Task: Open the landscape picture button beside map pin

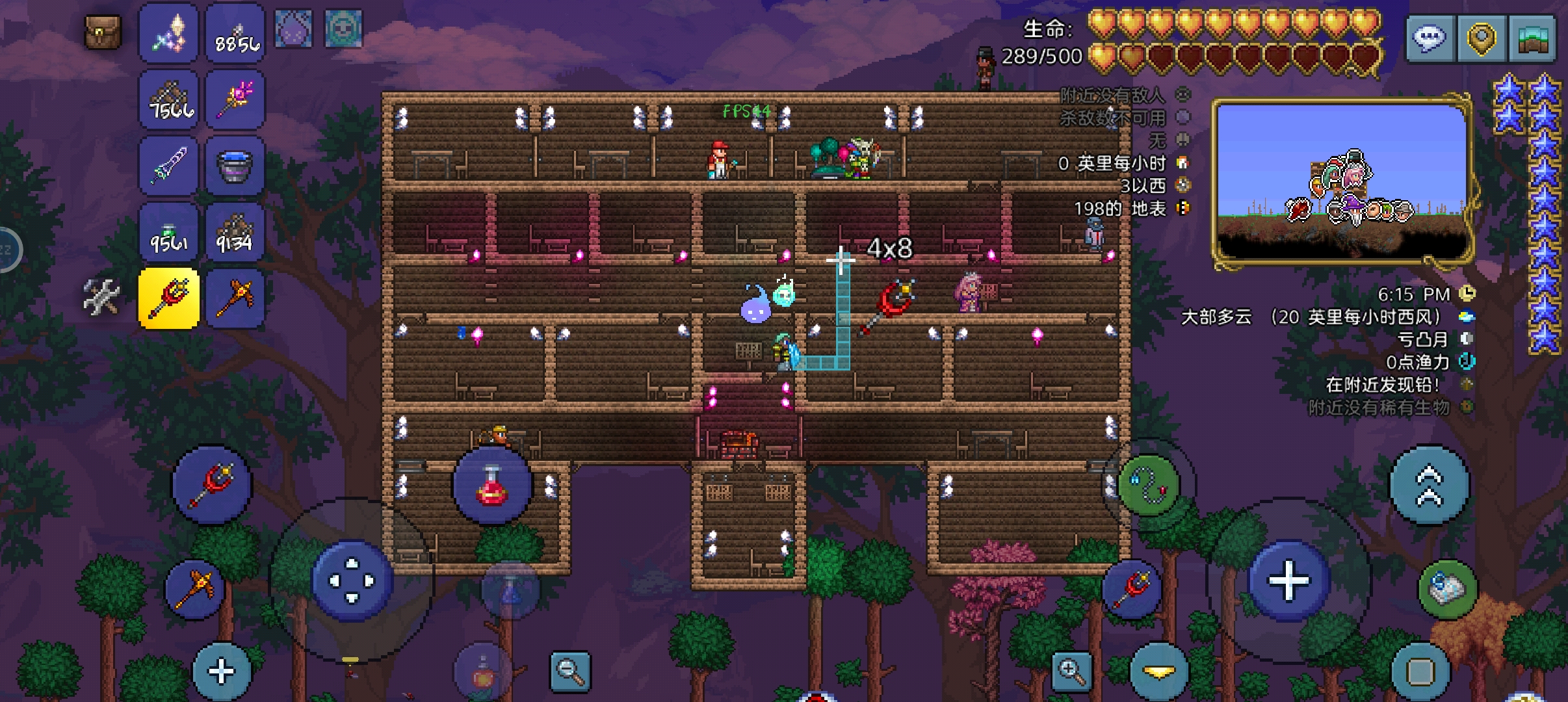Action: click(x=1532, y=39)
